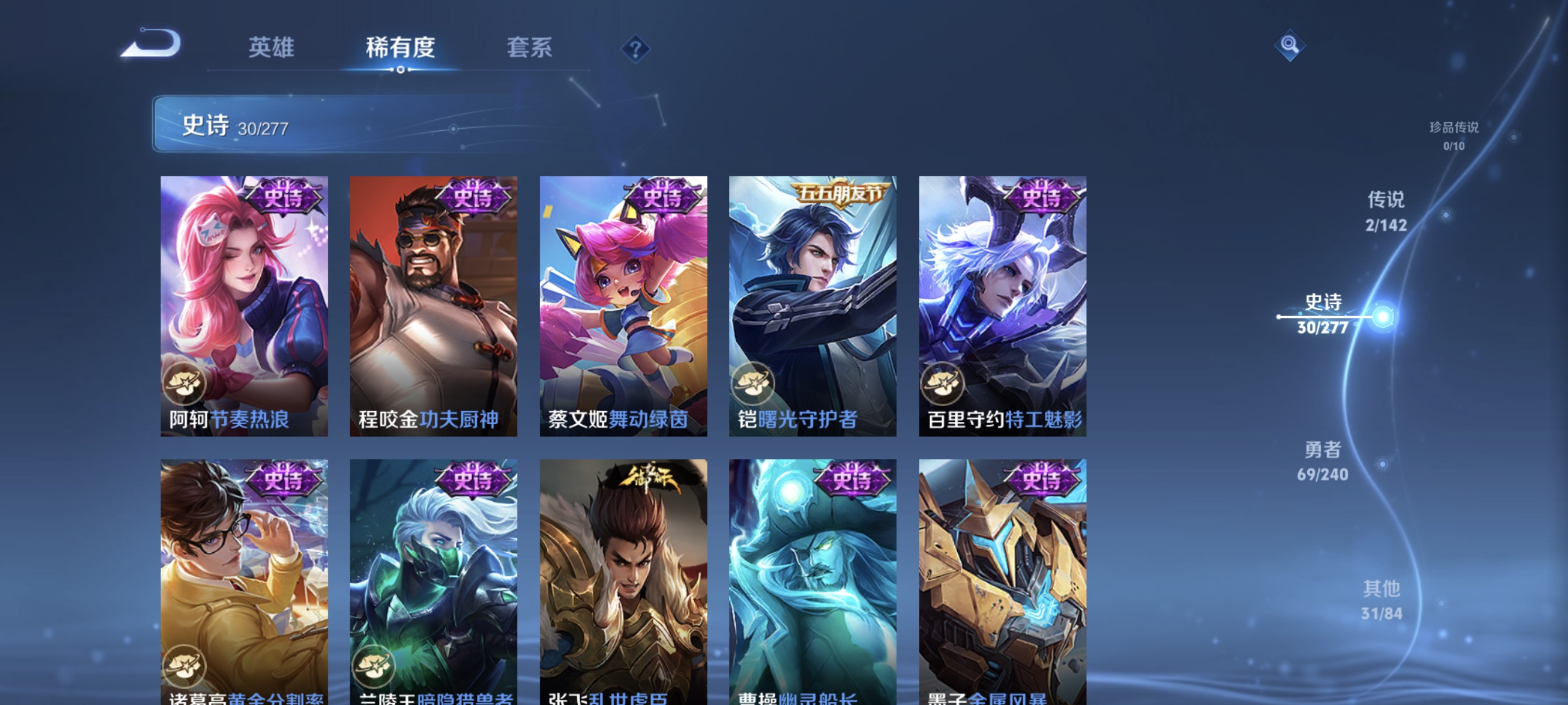Open the 程咬金 功夫厨神 skin card

(x=433, y=304)
